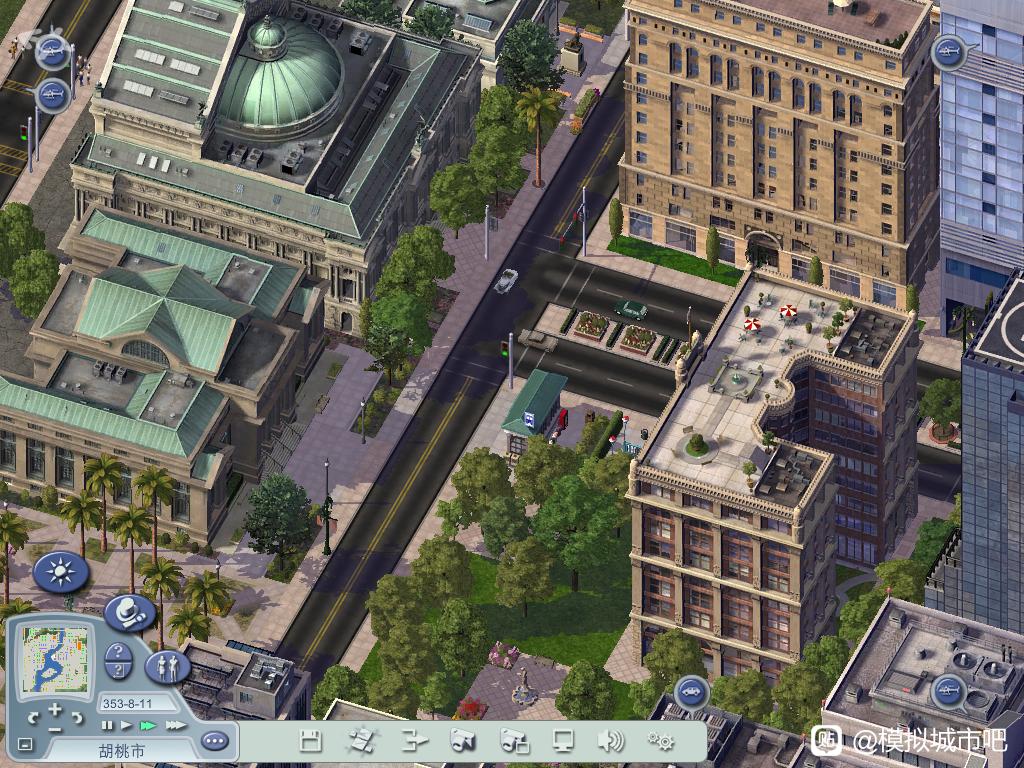
Task: Save the city with floppy disk icon
Action: coord(310,741)
